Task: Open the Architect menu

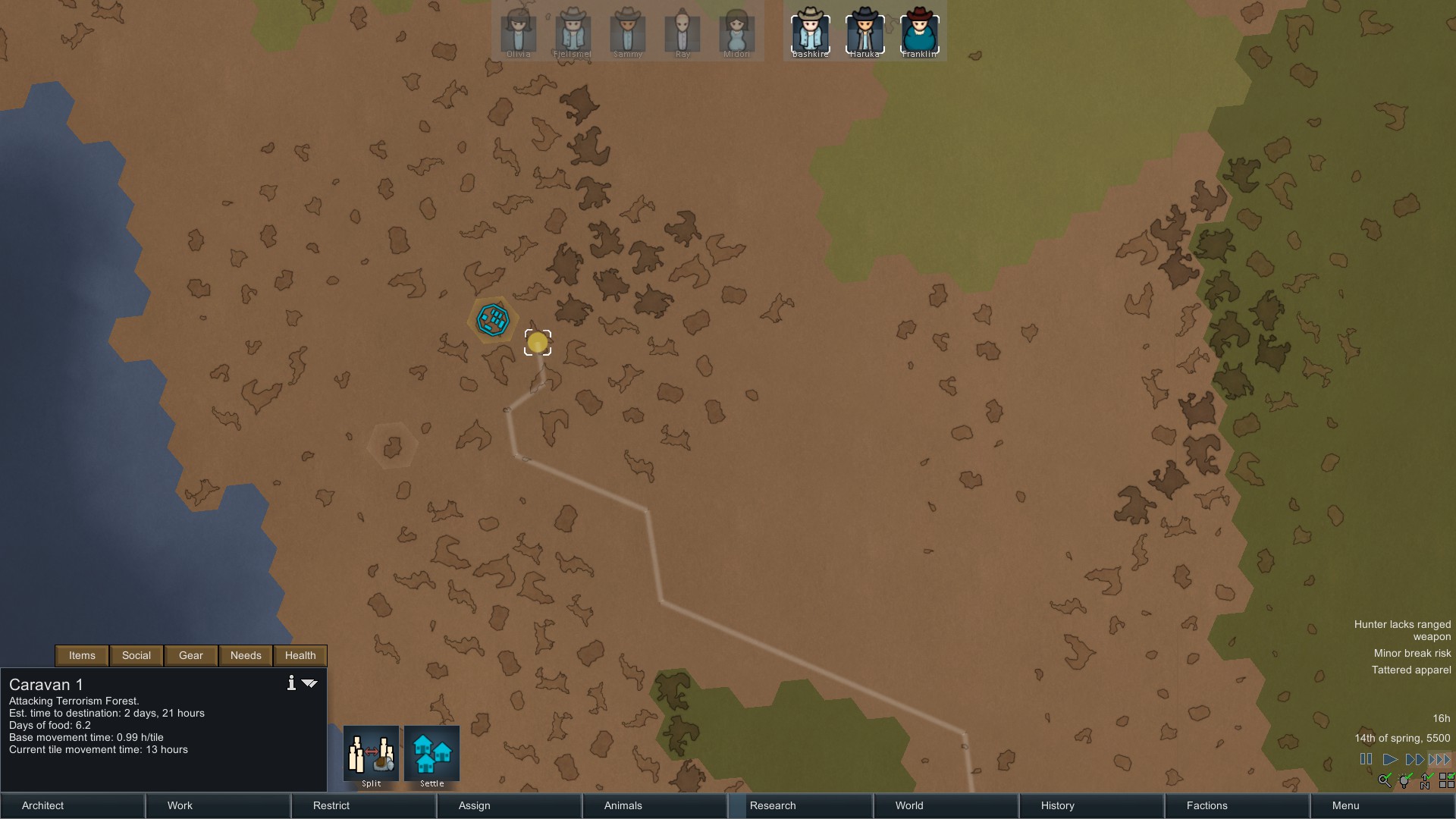Action: 72,805
